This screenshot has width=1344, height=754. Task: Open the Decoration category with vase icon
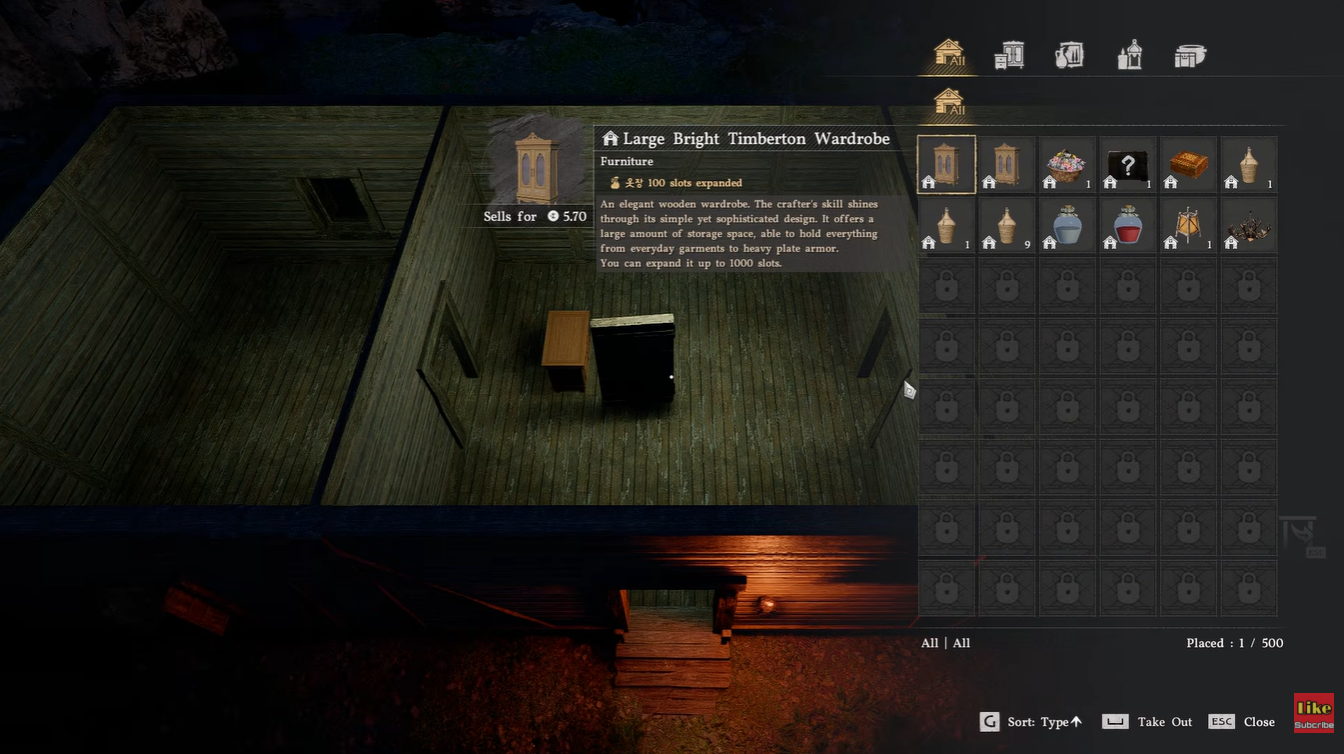(x=1069, y=55)
